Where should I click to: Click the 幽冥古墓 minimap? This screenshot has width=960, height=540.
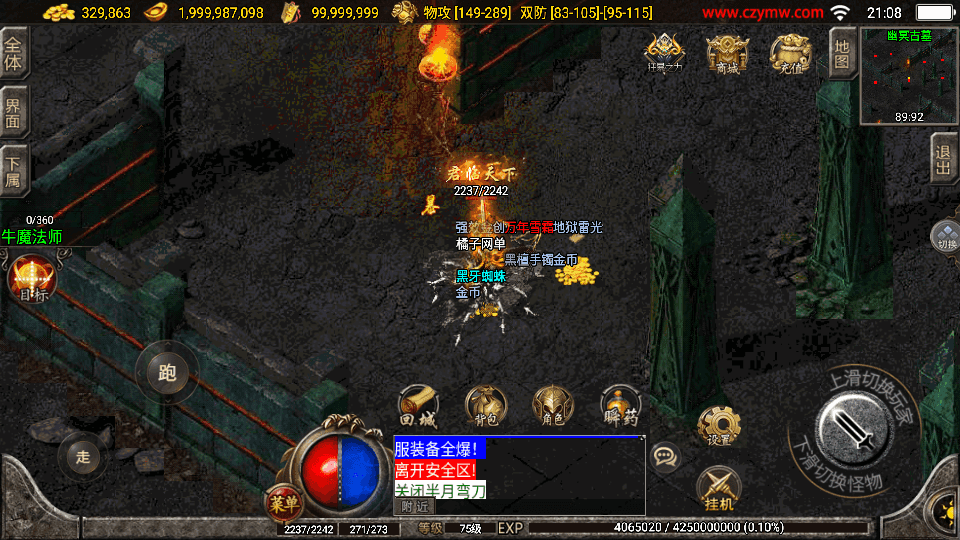point(909,76)
